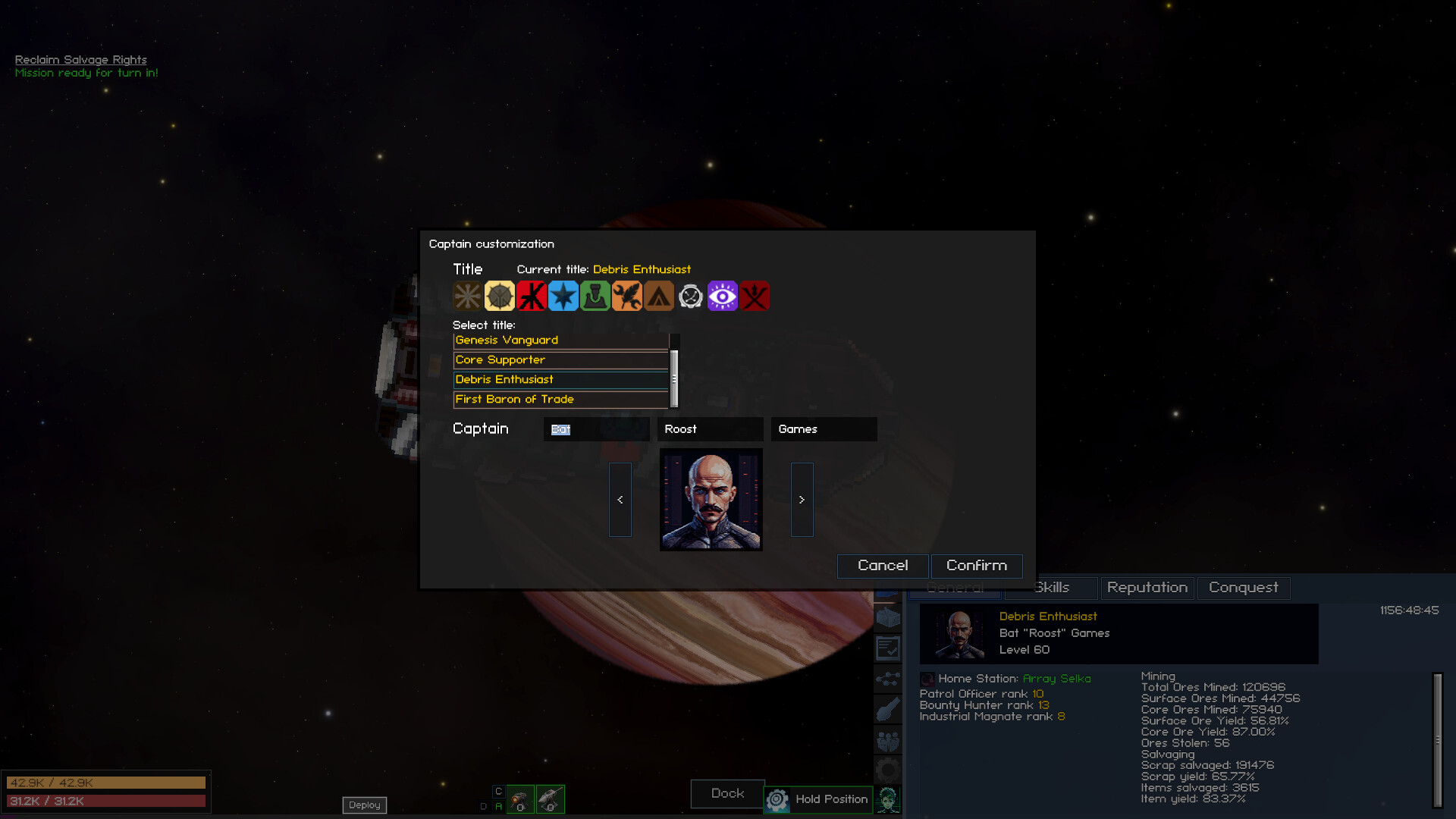Confirm the captain customization
This screenshot has width=1456, height=819.
[x=976, y=566]
